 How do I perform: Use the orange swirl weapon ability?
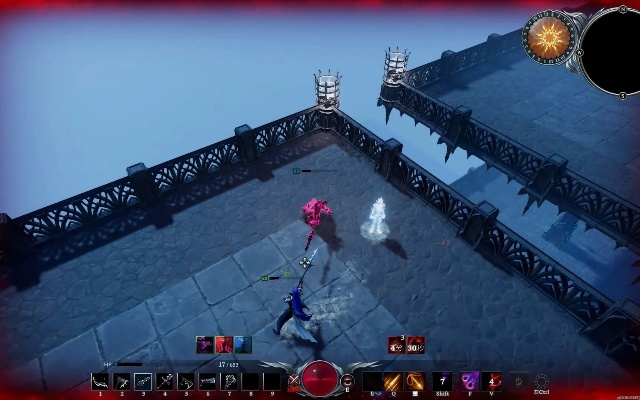coord(415,381)
